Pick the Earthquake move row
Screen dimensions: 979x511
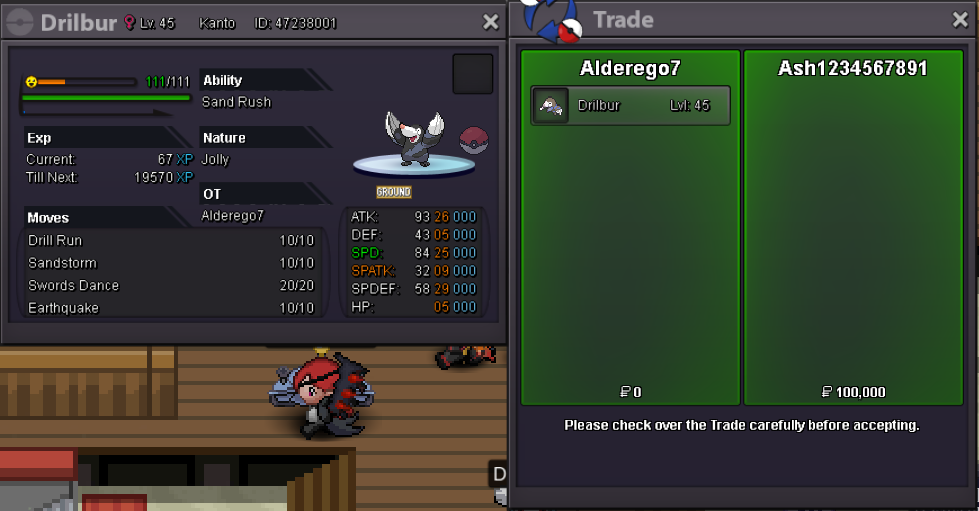(170, 308)
